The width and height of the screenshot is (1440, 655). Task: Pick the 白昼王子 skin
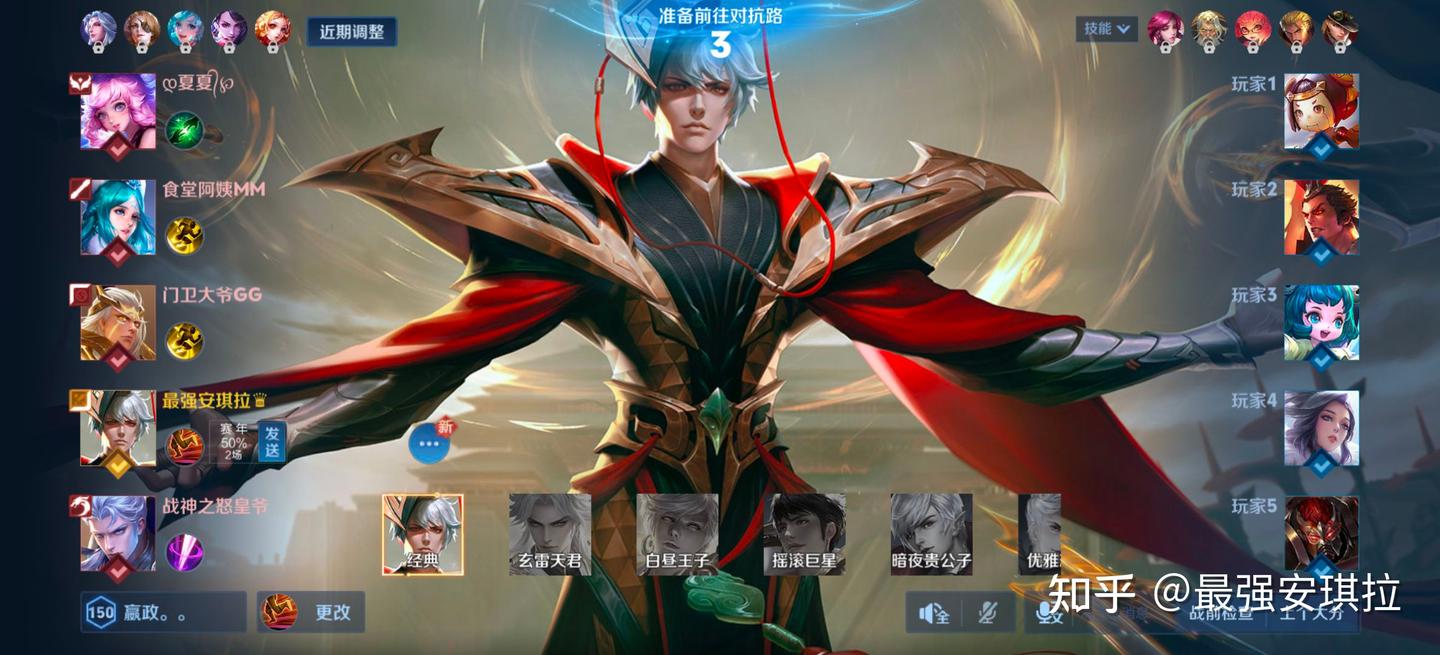coord(677,534)
